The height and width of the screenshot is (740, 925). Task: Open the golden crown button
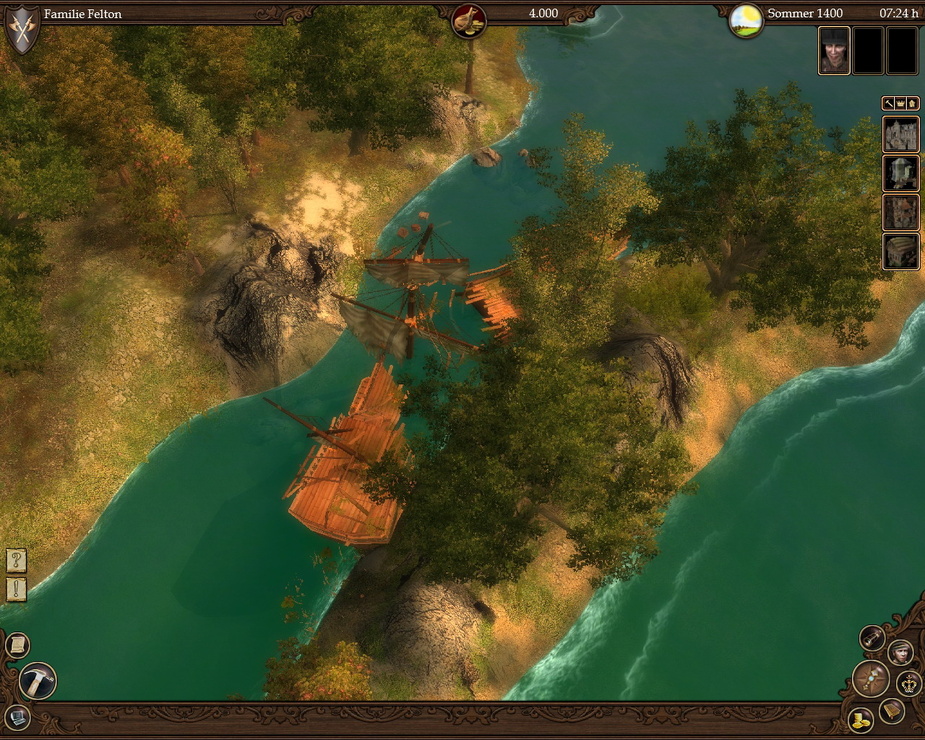click(909, 683)
